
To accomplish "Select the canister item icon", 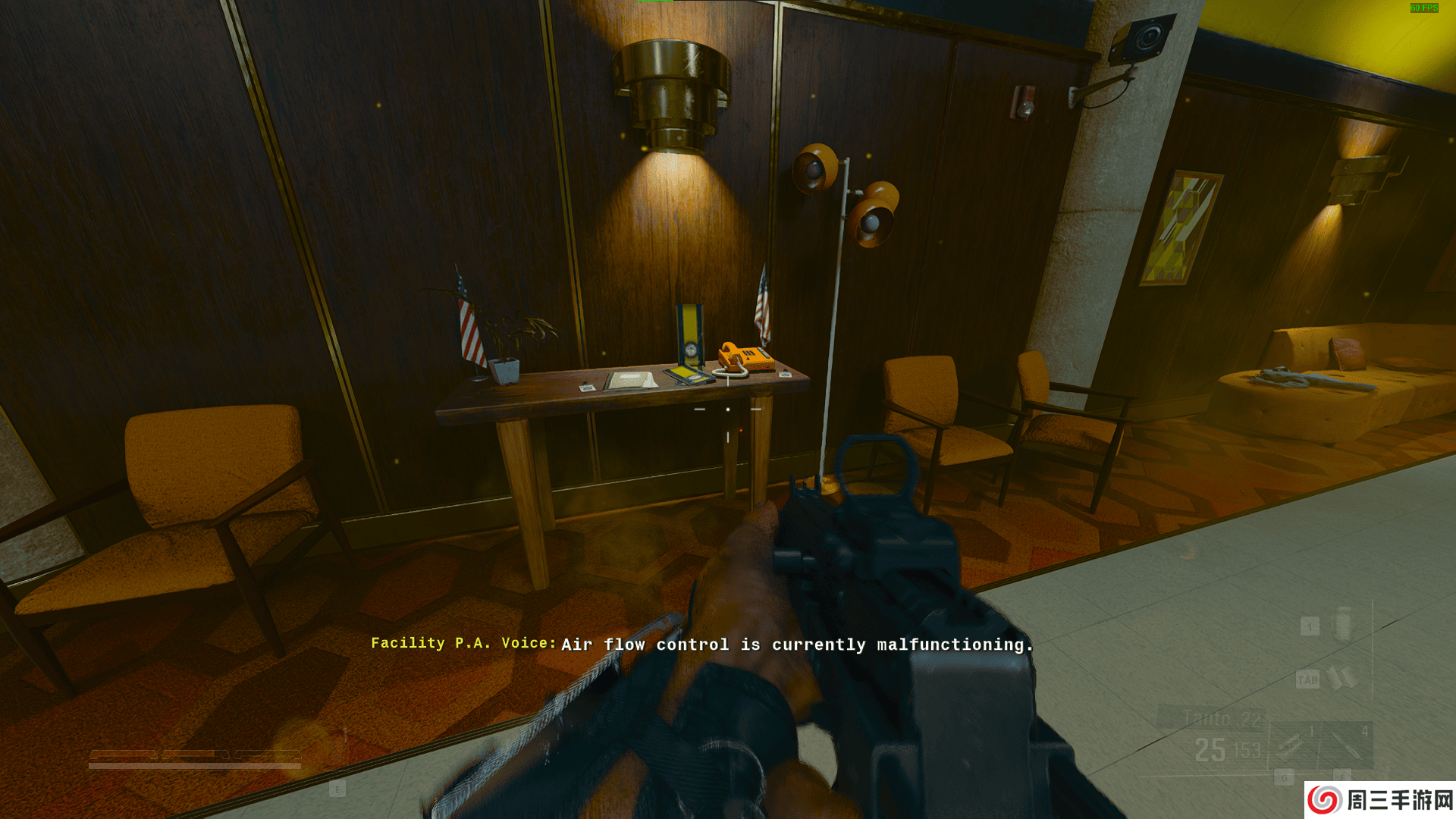I will 1343,624.
